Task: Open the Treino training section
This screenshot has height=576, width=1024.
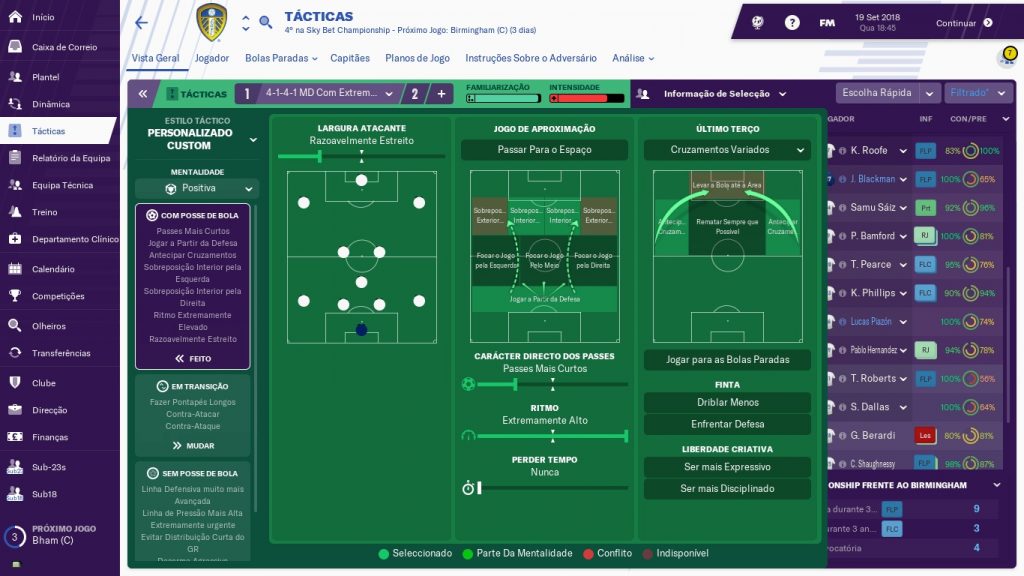Action: click(44, 212)
